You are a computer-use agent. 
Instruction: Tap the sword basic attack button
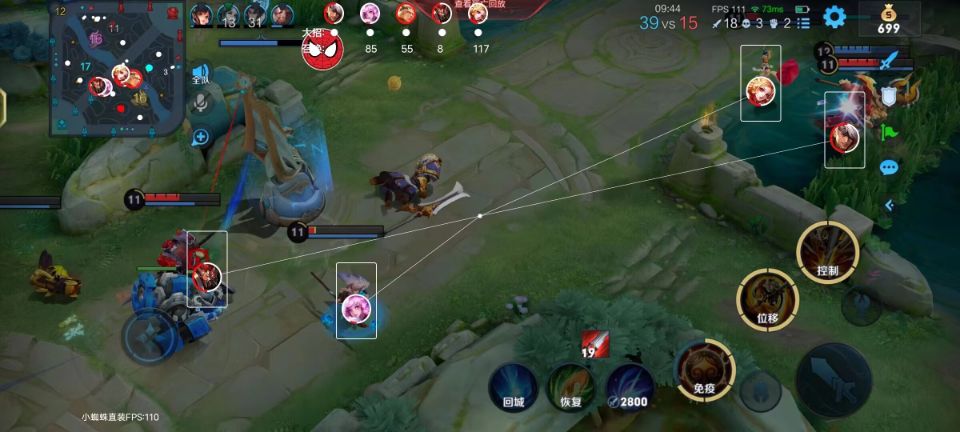pos(833,379)
